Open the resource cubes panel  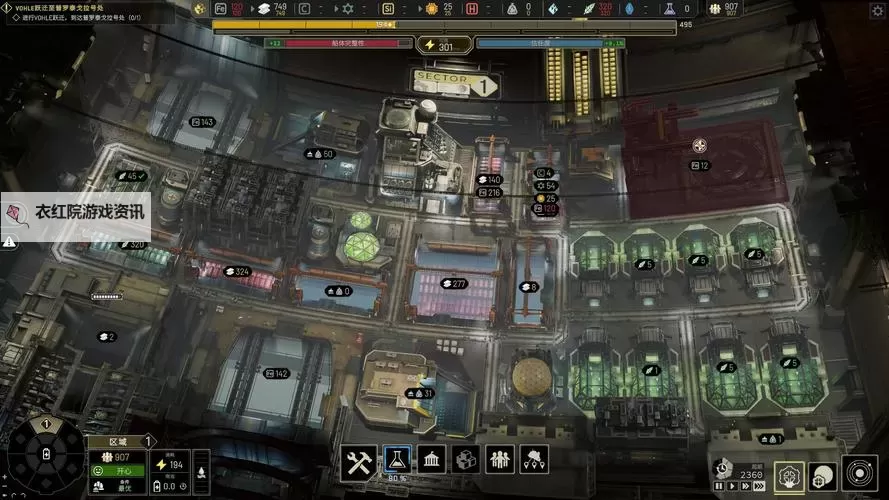click(x=466, y=460)
